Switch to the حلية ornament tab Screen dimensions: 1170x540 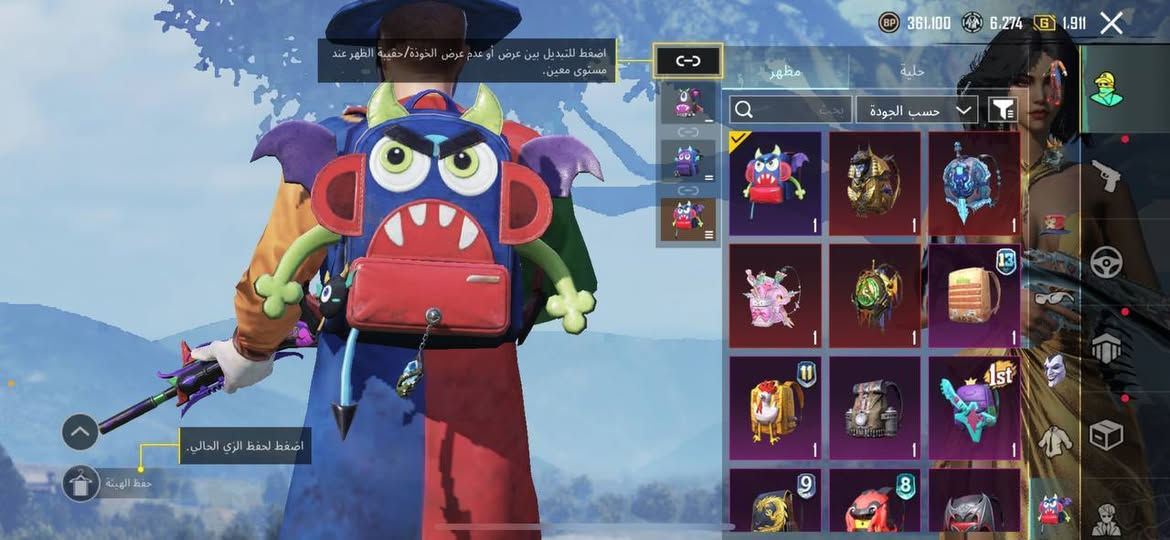912,71
